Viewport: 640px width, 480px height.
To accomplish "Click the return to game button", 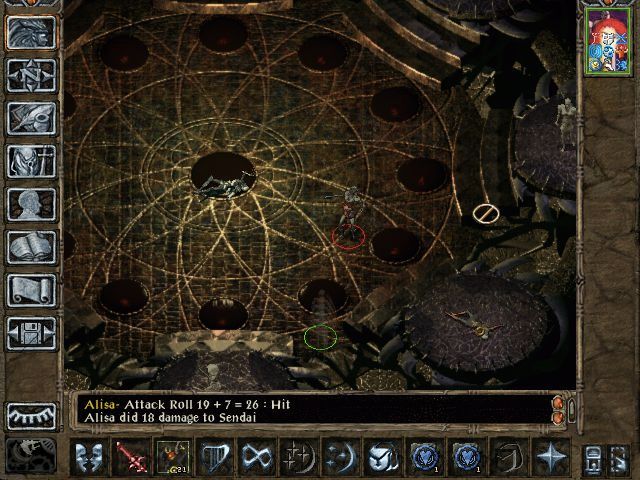I will pyautogui.click(x=32, y=32).
